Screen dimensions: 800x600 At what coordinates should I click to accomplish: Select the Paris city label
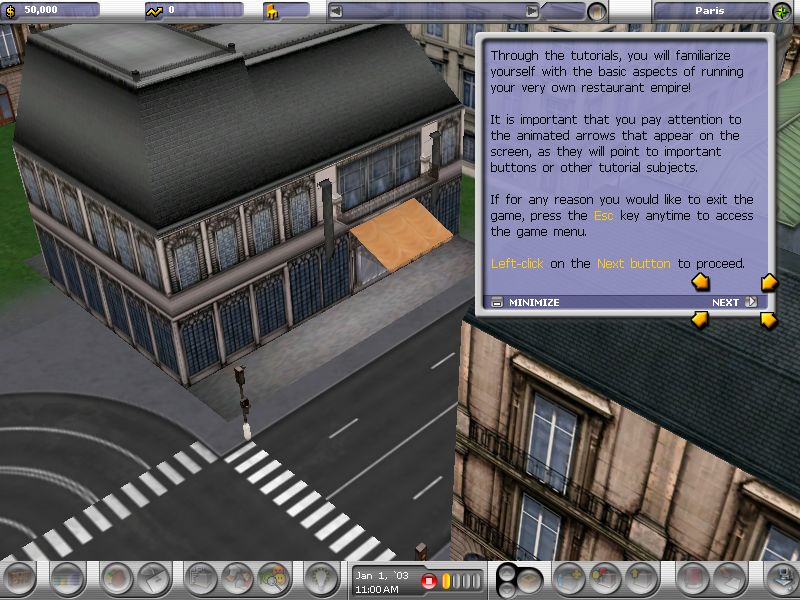[710, 11]
